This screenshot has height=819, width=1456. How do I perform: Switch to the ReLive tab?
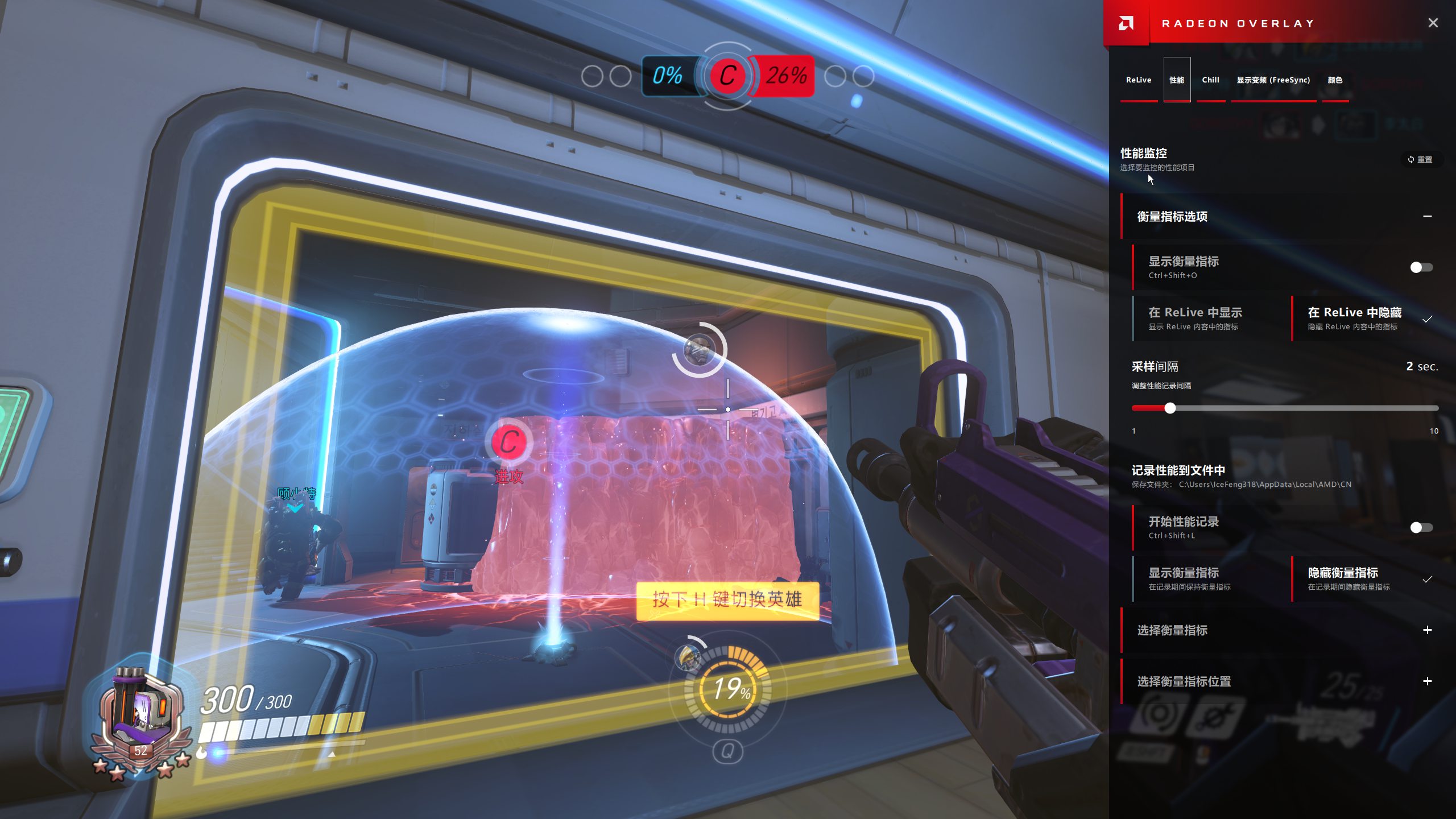[1138, 80]
